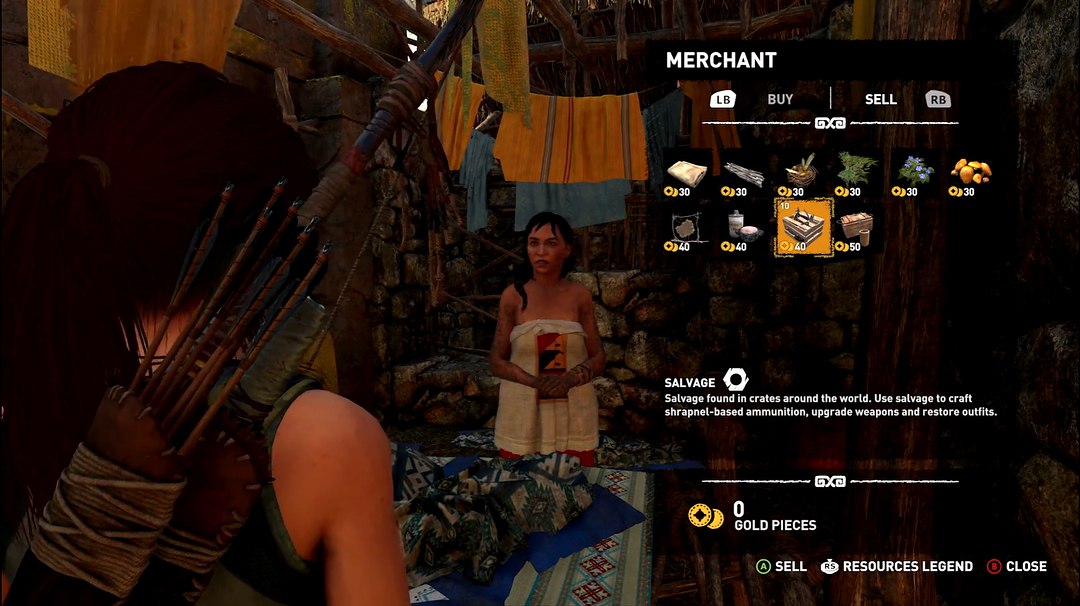The width and height of the screenshot is (1080, 606).
Task: Select the highlighted salvage crate slot
Action: 804,227
